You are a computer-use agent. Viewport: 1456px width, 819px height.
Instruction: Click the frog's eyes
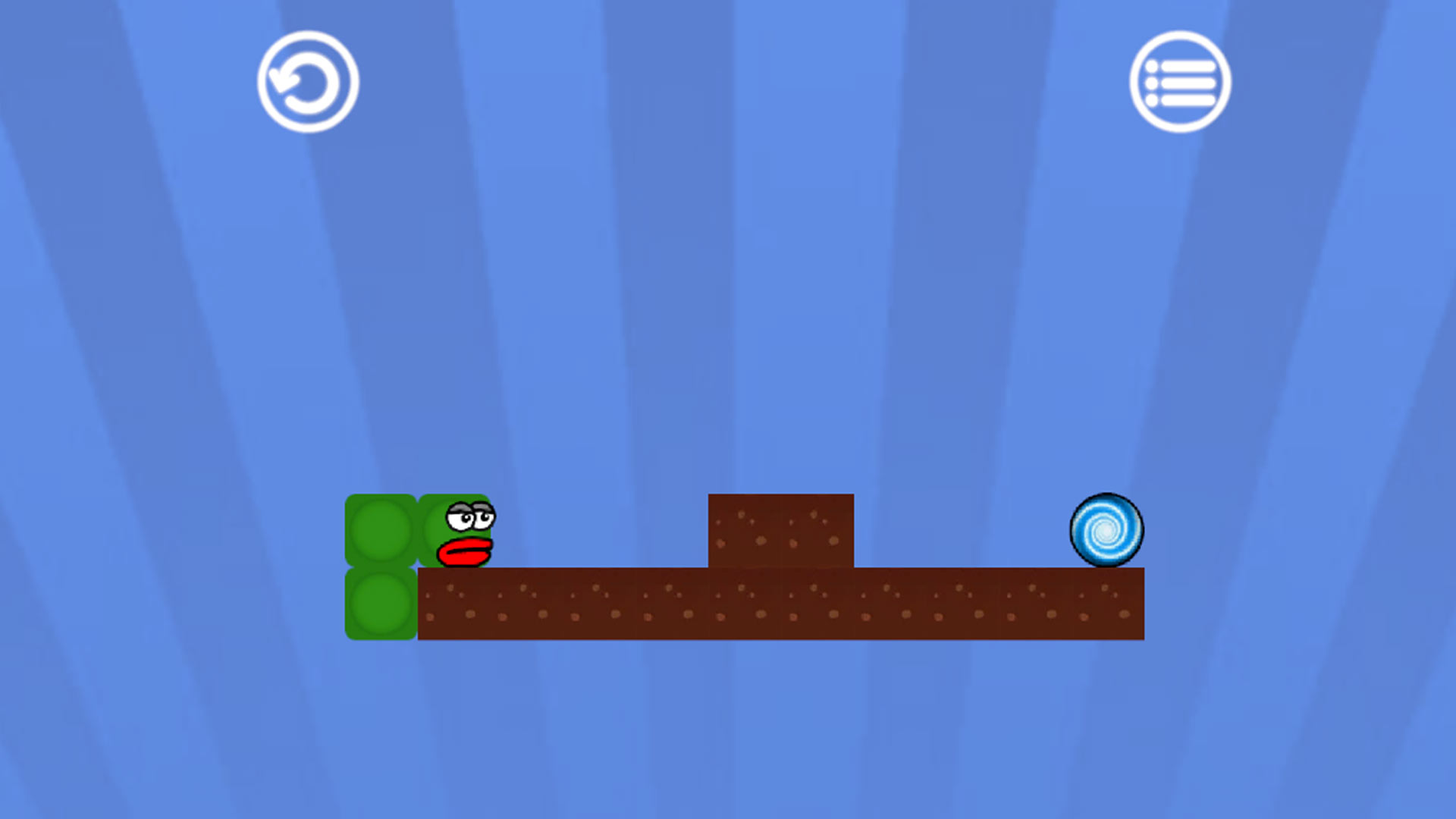(472, 516)
